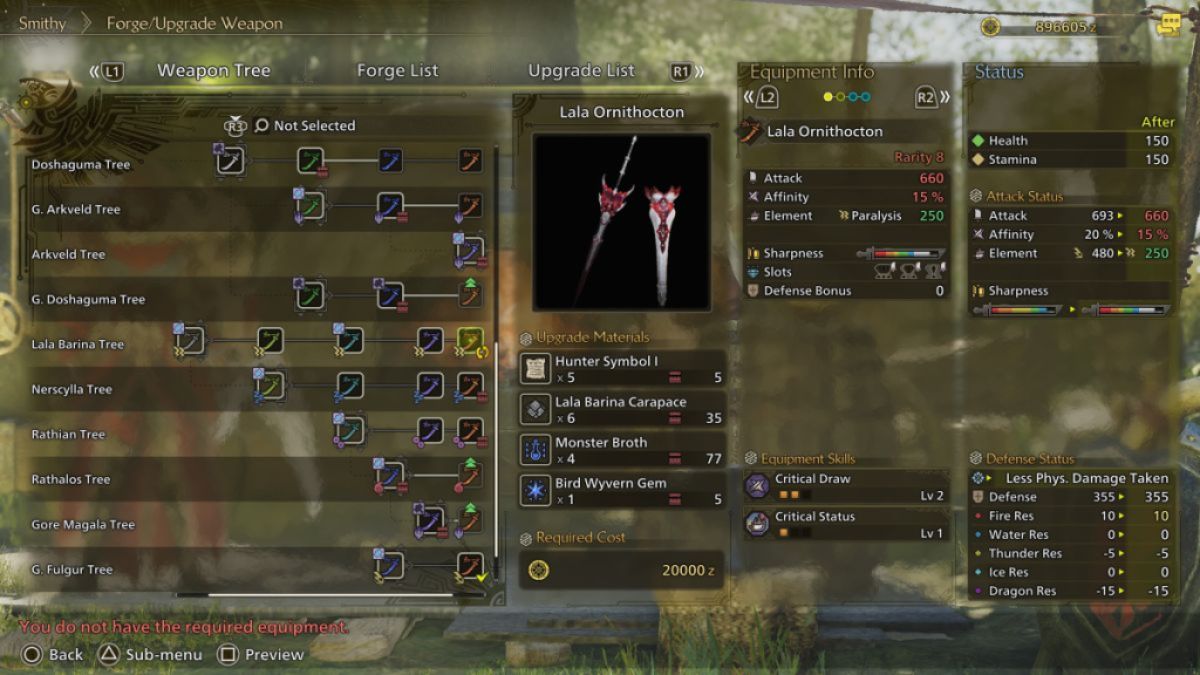Select the Hunter Symbol I material
Screen dimensions: 1200x675
[623, 369]
